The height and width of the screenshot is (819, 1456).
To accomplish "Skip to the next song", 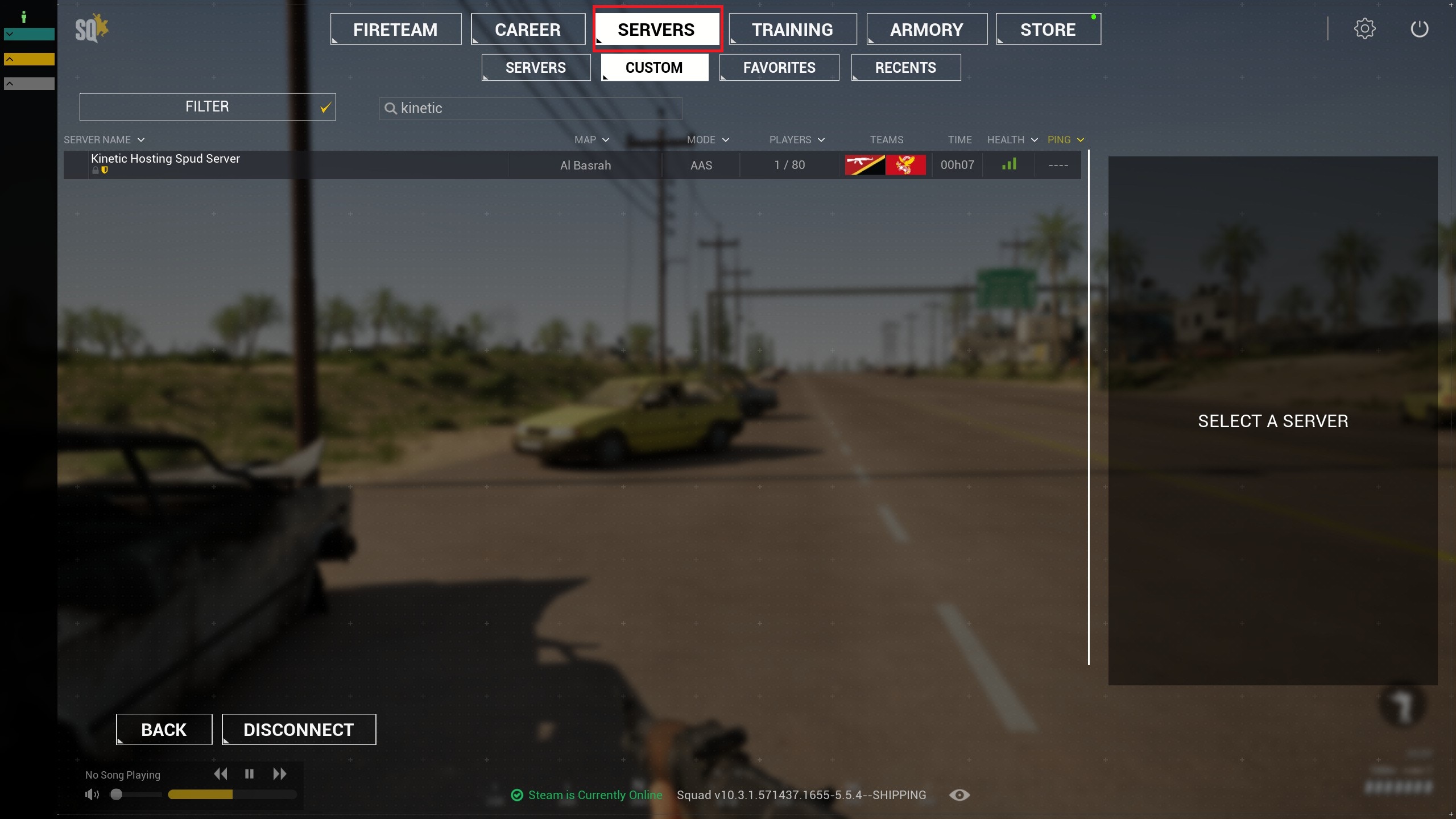I will tap(279, 774).
